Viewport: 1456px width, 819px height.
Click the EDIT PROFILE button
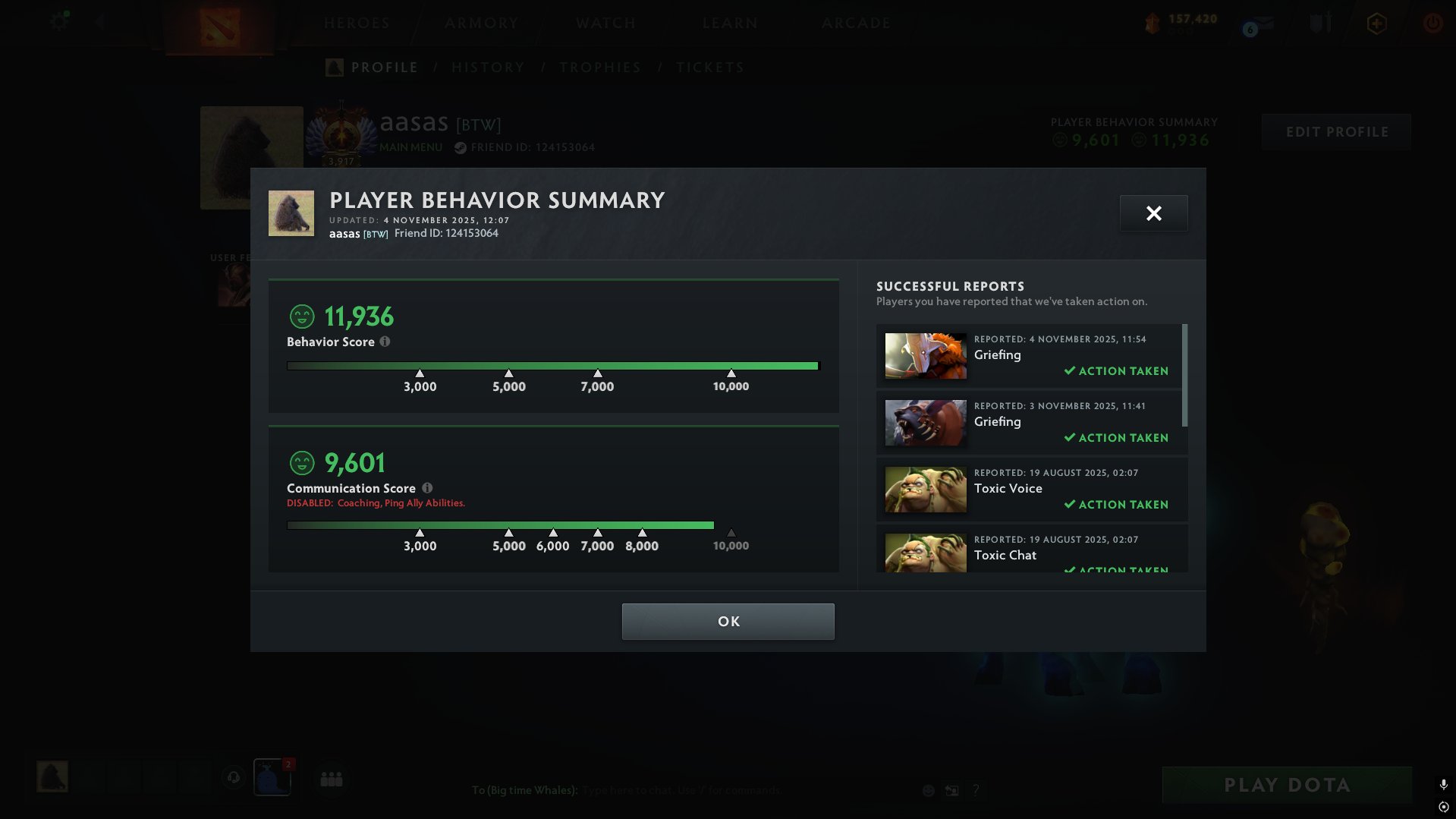(x=1336, y=131)
